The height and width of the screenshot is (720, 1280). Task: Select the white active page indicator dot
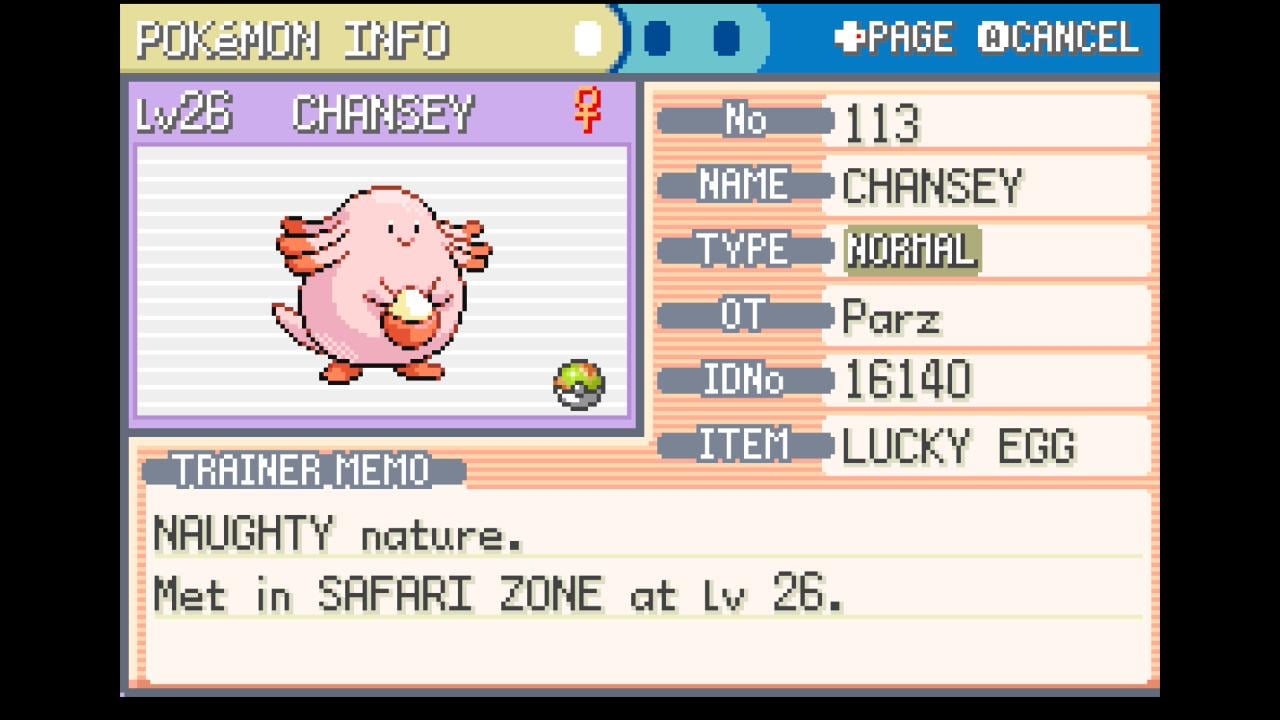coord(588,39)
